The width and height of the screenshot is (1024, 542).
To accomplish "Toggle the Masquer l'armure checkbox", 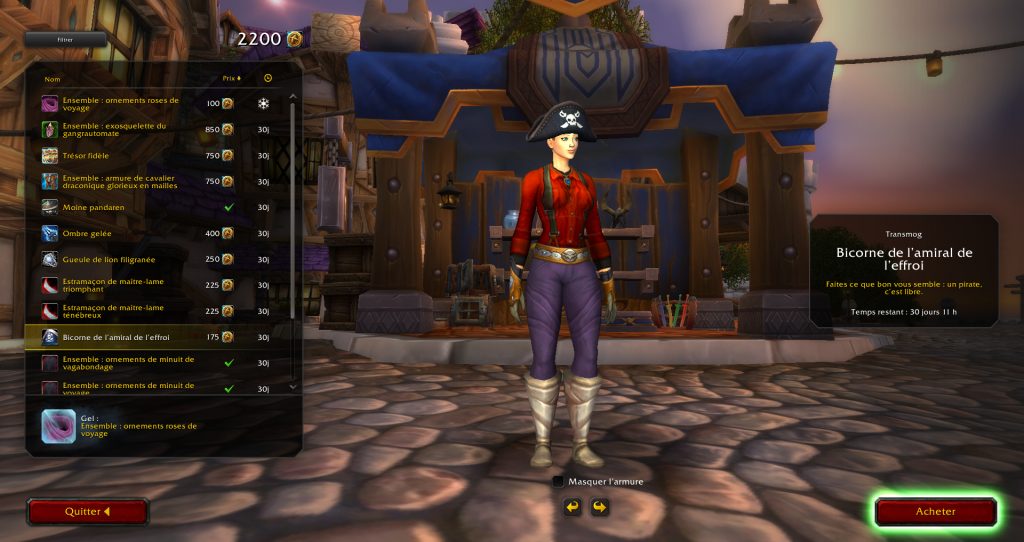I will [x=558, y=481].
